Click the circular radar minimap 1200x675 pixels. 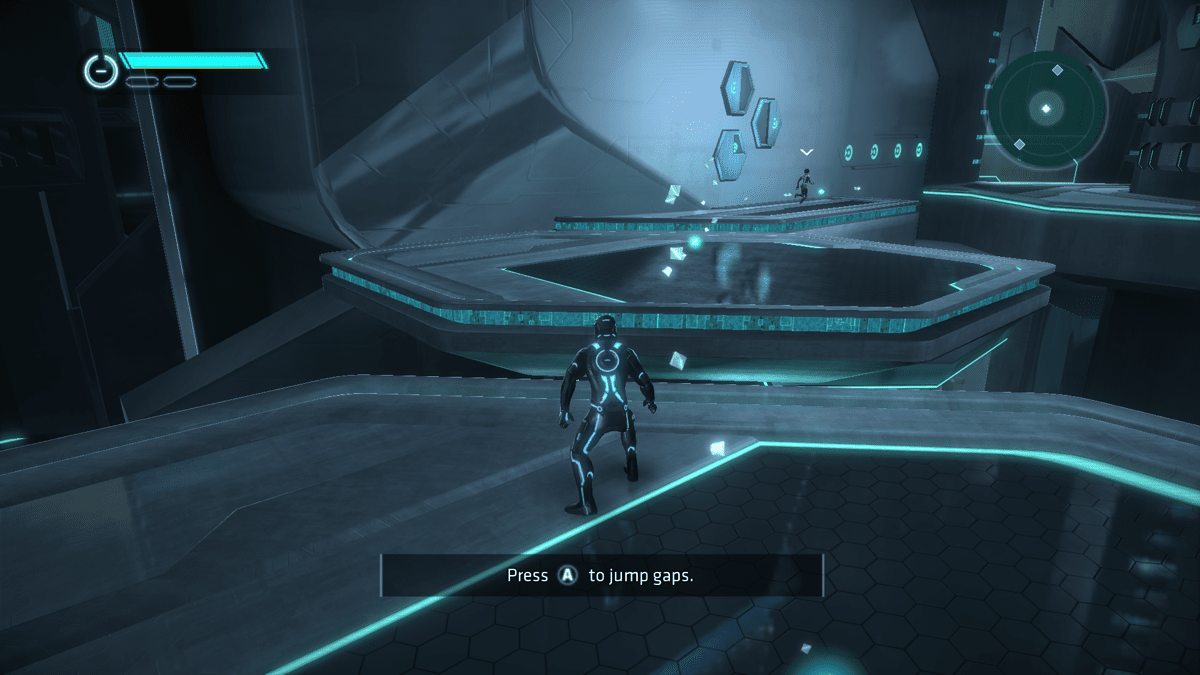click(x=1046, y=109)
